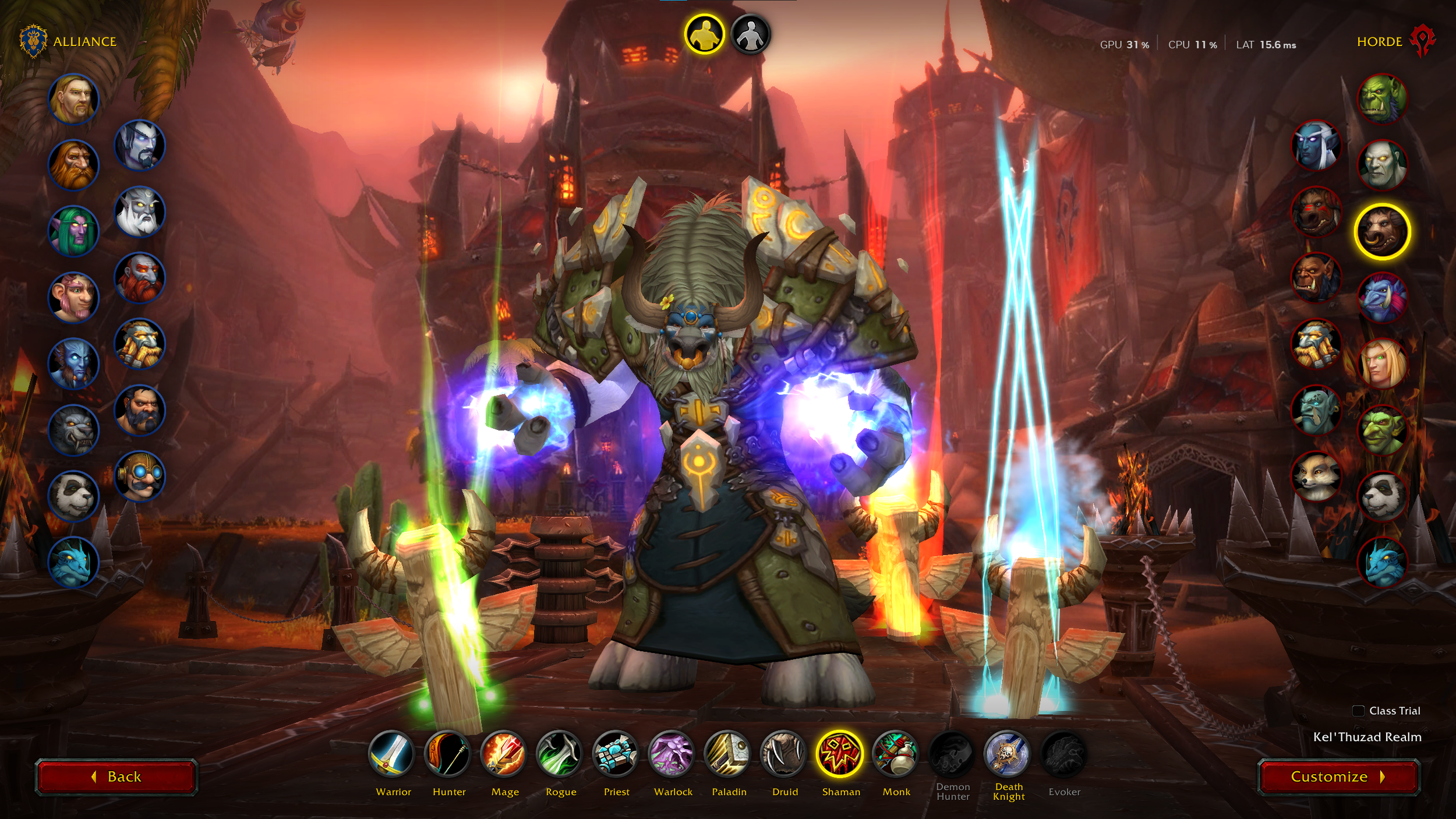The width and height of the screenshot is (1456, 819).
Task: Choose the Priest class icon
Action: 616,754
